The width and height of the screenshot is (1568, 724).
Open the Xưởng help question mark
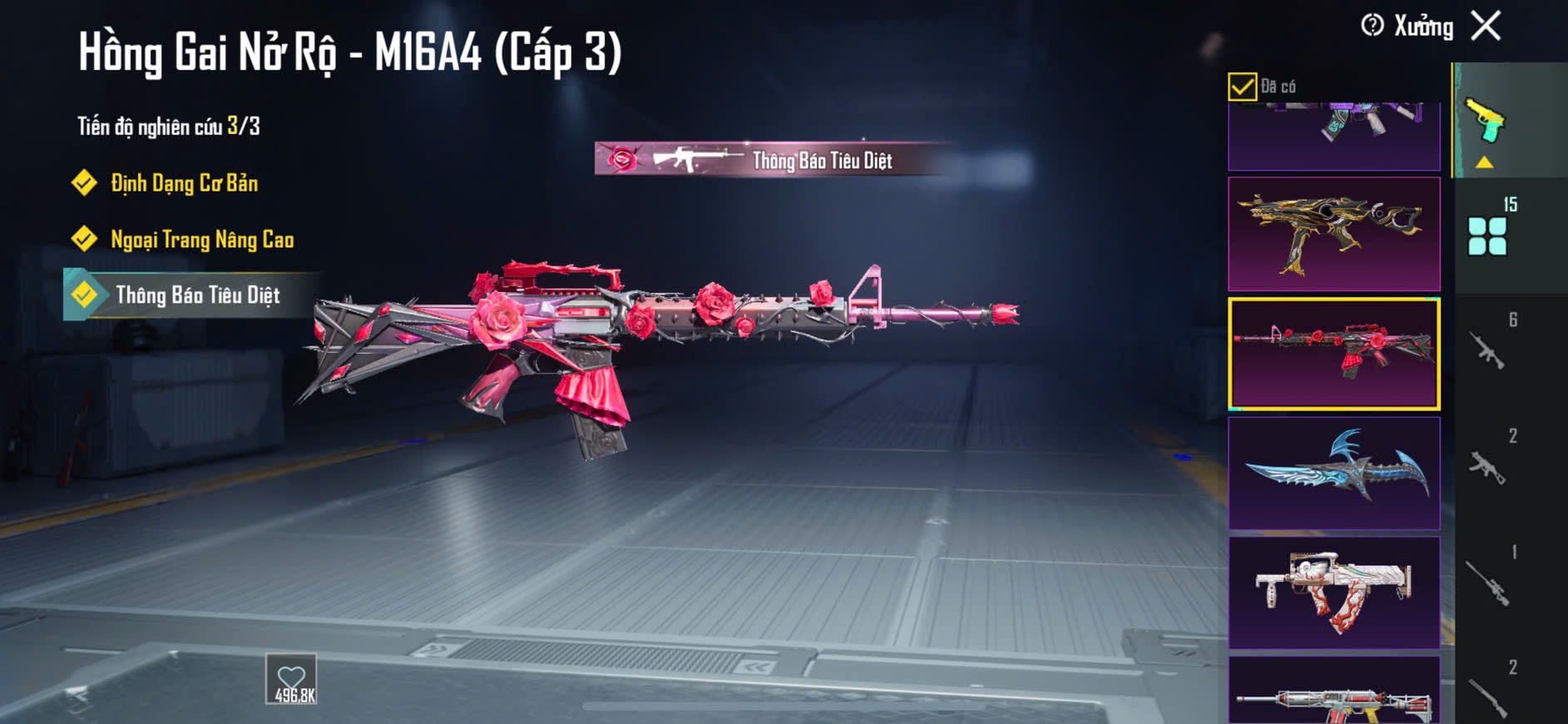pos(1372,26)
